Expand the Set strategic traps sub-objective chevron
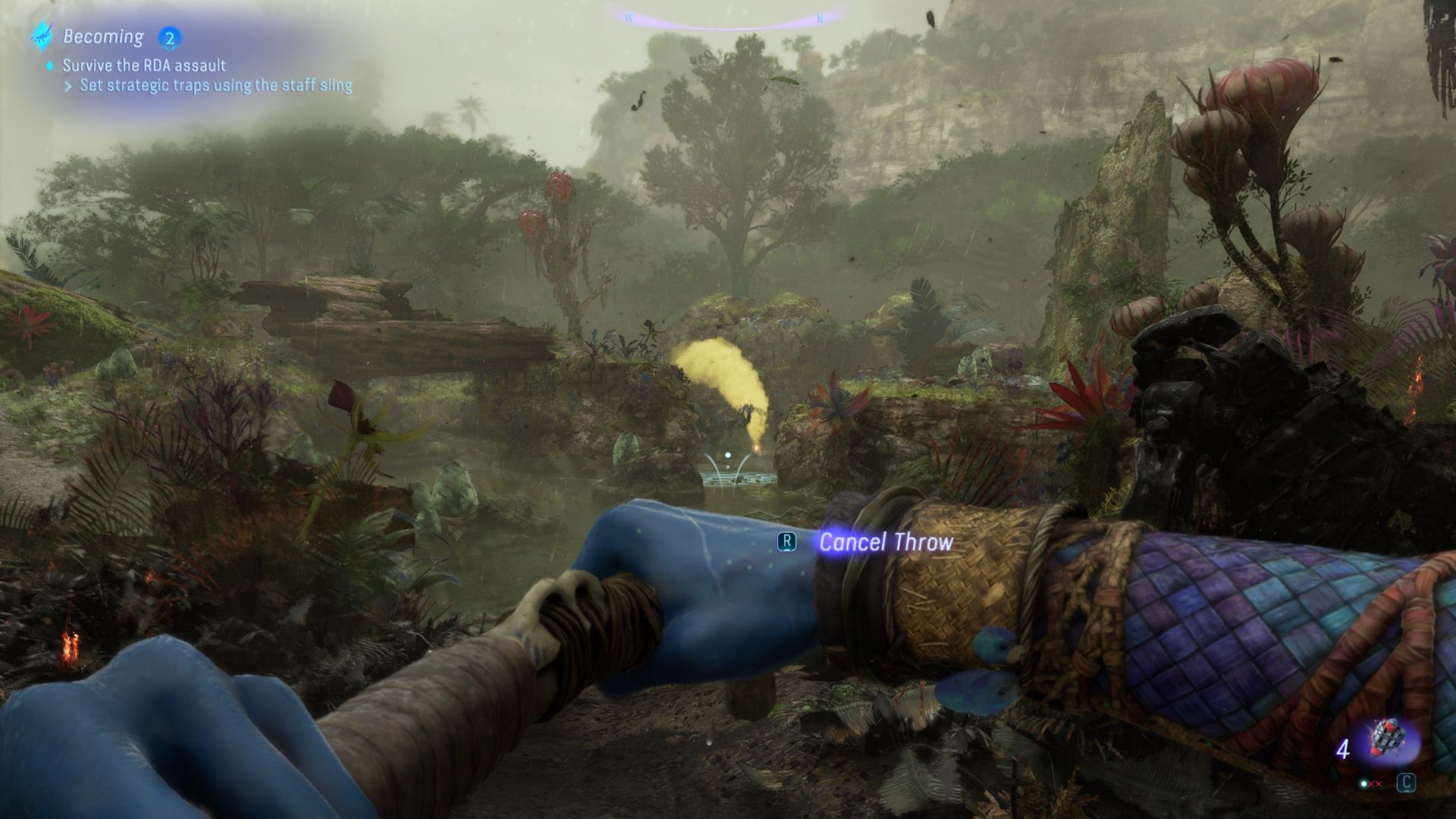Image resolution: width=1456 pixels, height=819 pixels. (x=70, y=86)
